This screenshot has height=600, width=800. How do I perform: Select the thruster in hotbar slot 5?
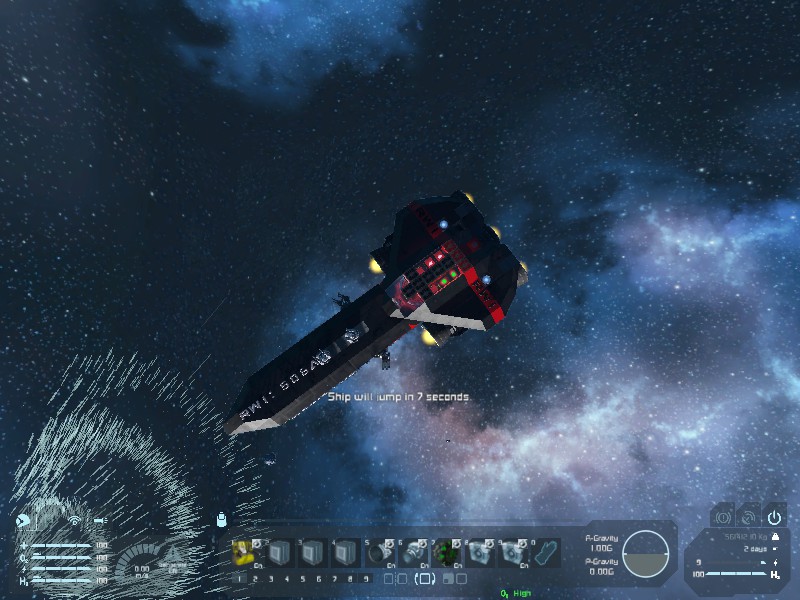point(379,552)
